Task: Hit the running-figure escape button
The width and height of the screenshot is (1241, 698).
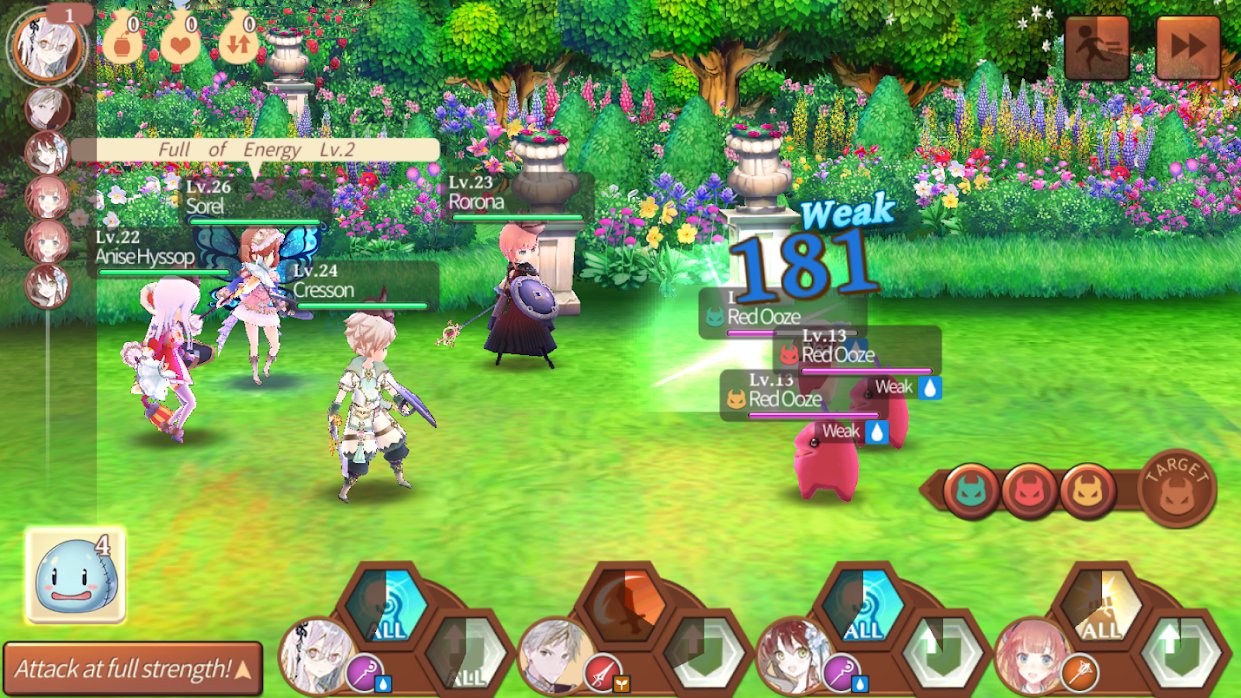Action: click(1096, 47)
